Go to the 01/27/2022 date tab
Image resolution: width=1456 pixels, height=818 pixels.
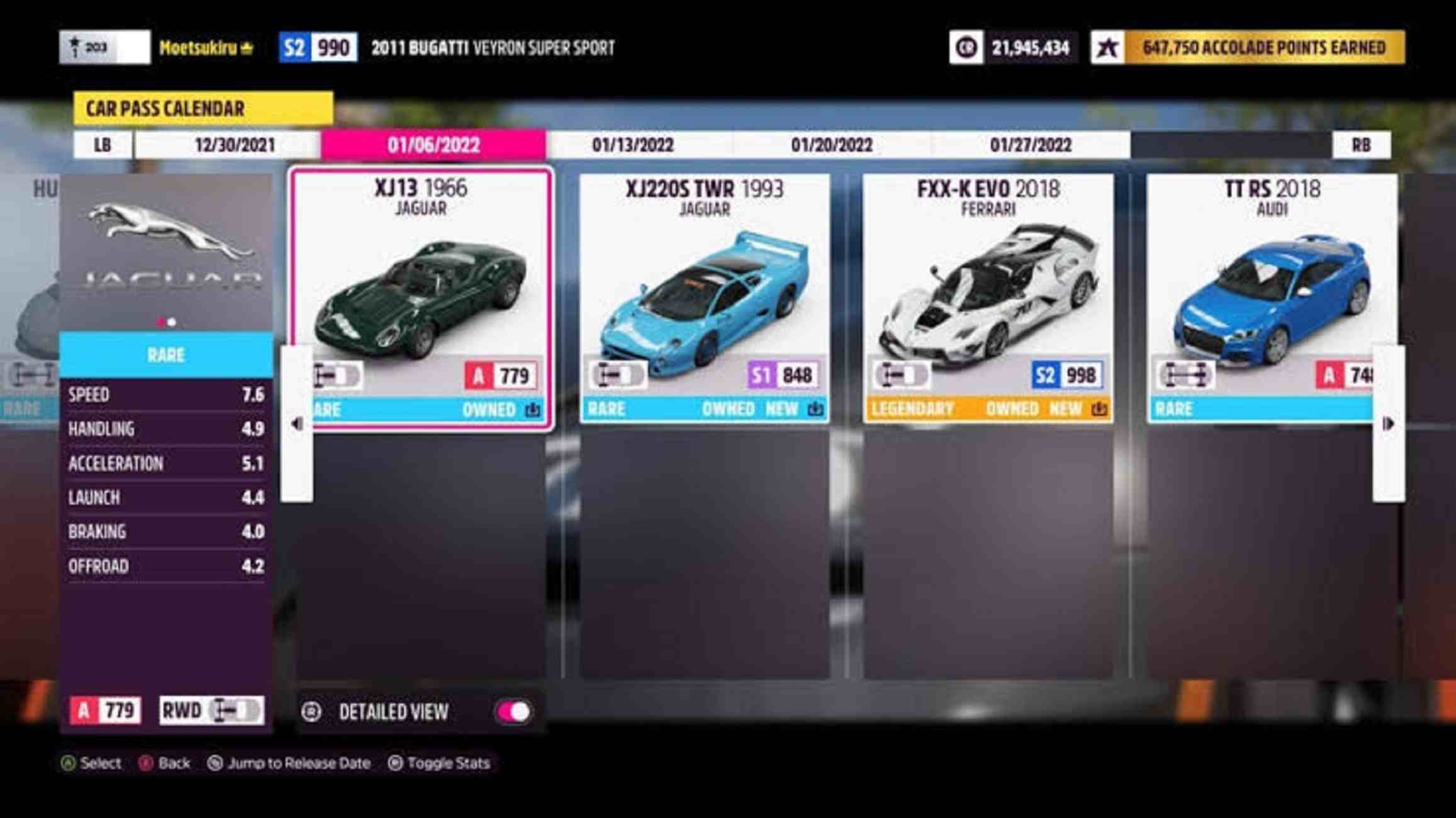click(x=1030, y=145)
